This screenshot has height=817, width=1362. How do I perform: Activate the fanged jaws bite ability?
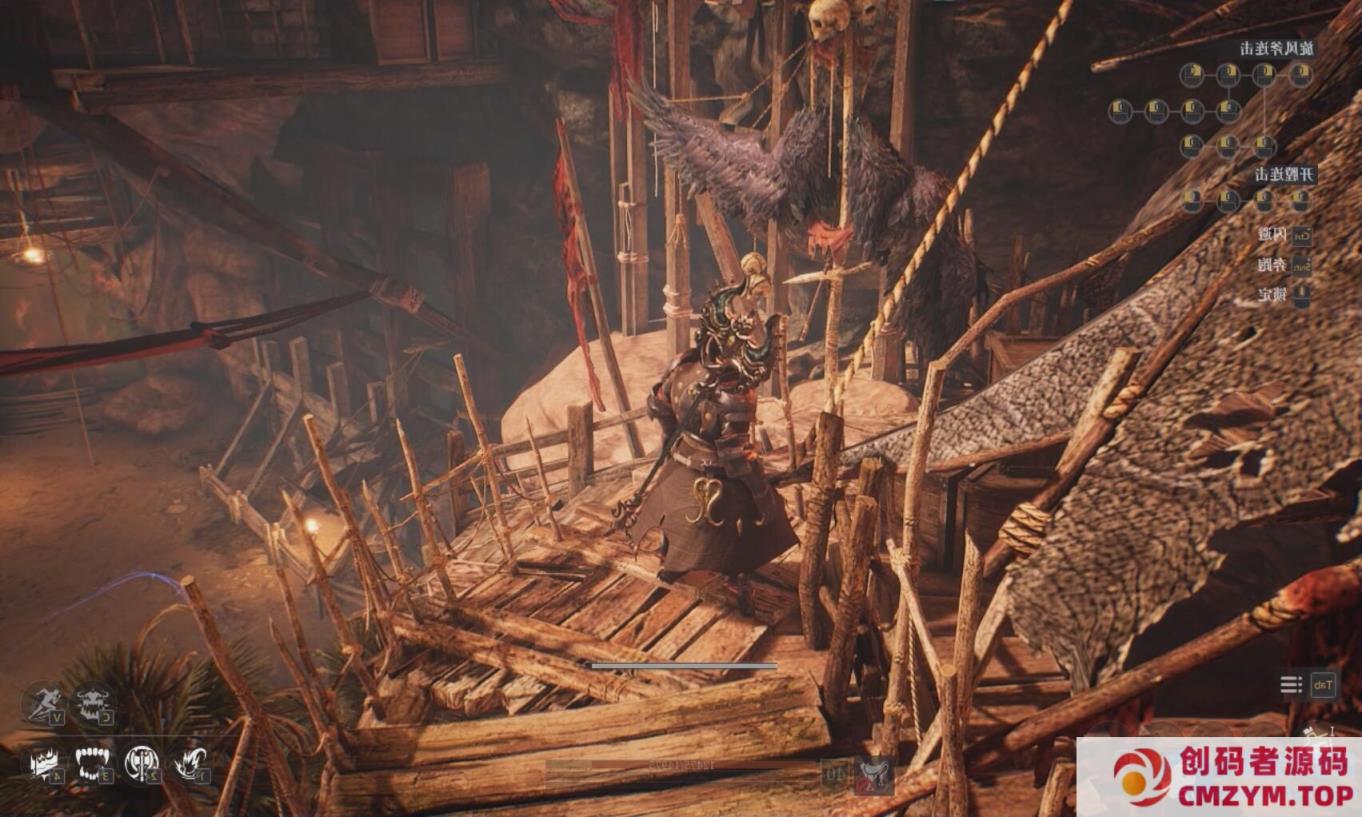point(93,765)
